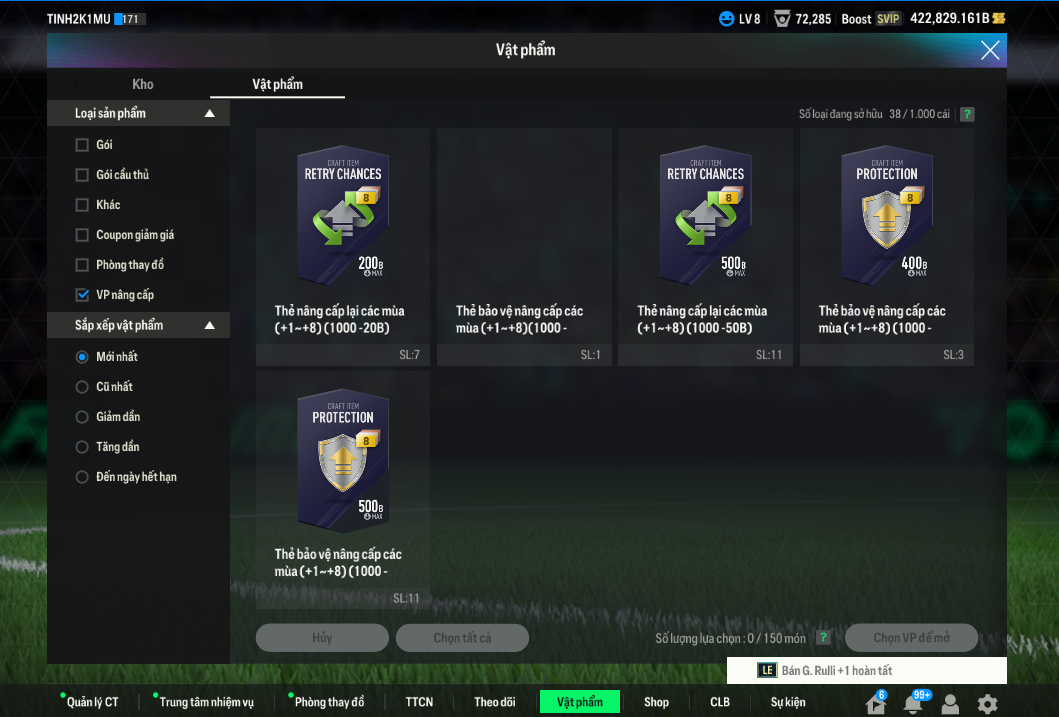Screen dimensions: 1059x717
Task: Tick the Gói cầu thủ filter
Action: click(x=82, y=175)
